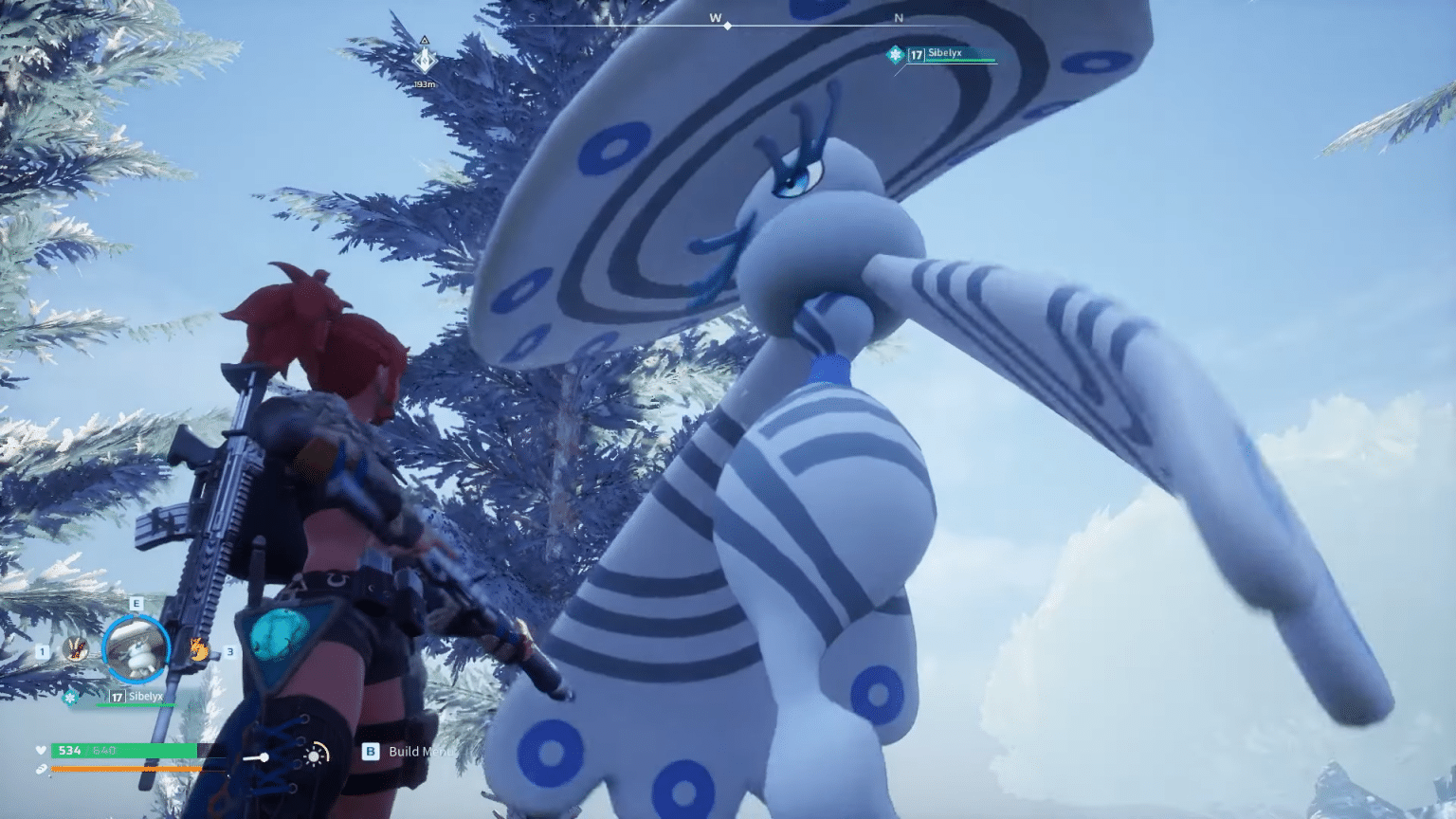1456x819 pixels.
Task: Expand the party slot 3 numbered tab
Action: point(228,652)
